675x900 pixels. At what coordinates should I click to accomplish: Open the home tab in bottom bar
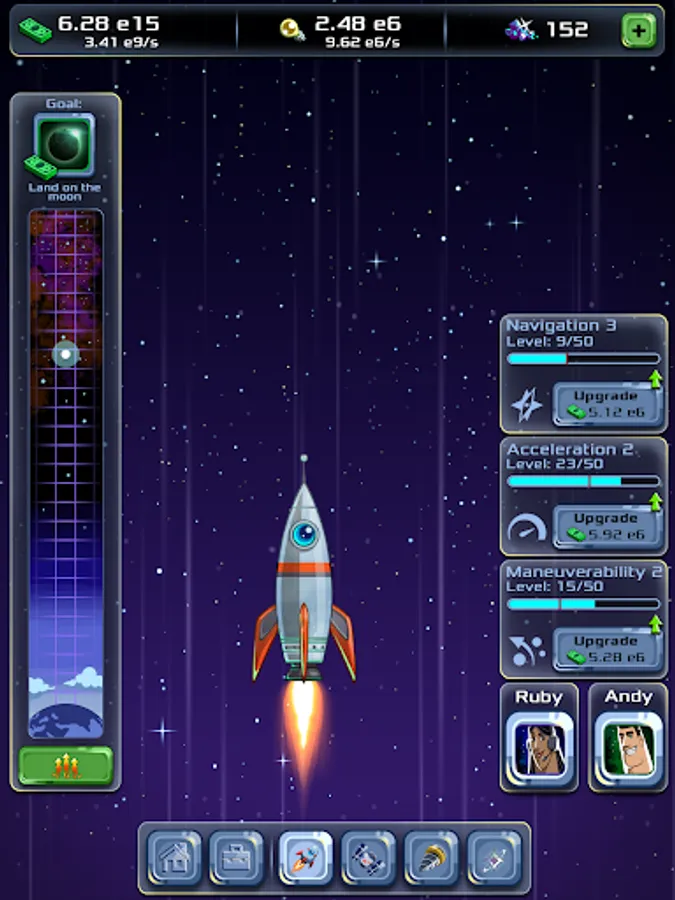pyautogui.click(x=176, y=857)
